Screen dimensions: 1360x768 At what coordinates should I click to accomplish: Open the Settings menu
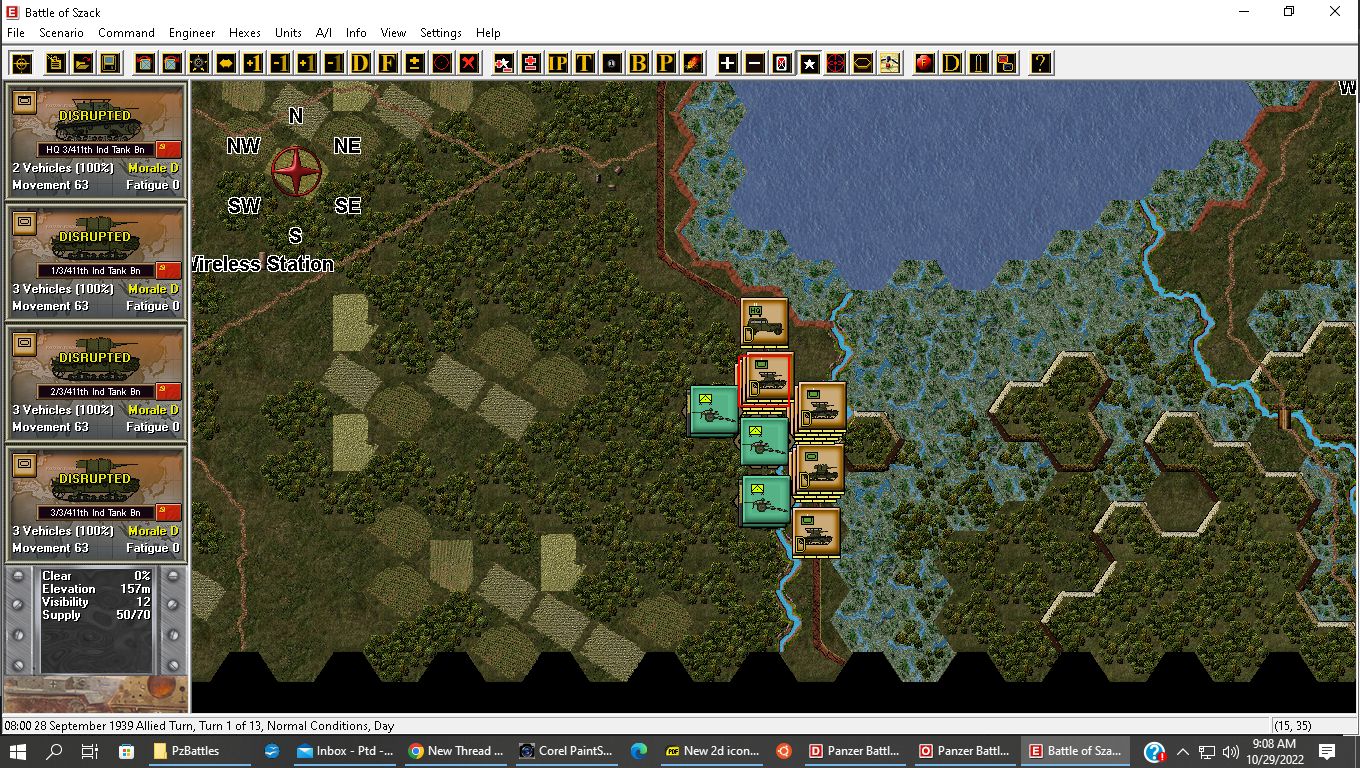coord(440,33)
